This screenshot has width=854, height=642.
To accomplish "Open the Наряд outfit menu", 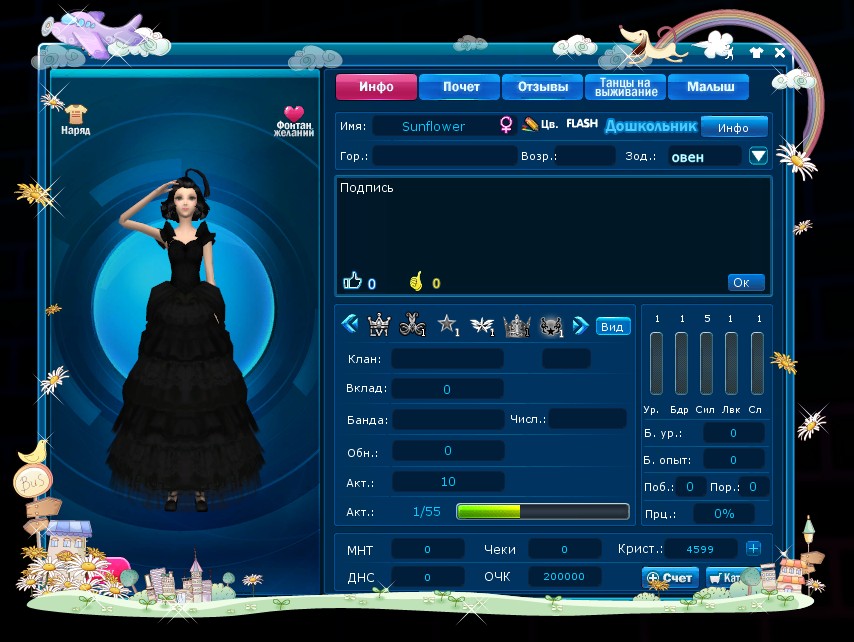I will [76, 119].
